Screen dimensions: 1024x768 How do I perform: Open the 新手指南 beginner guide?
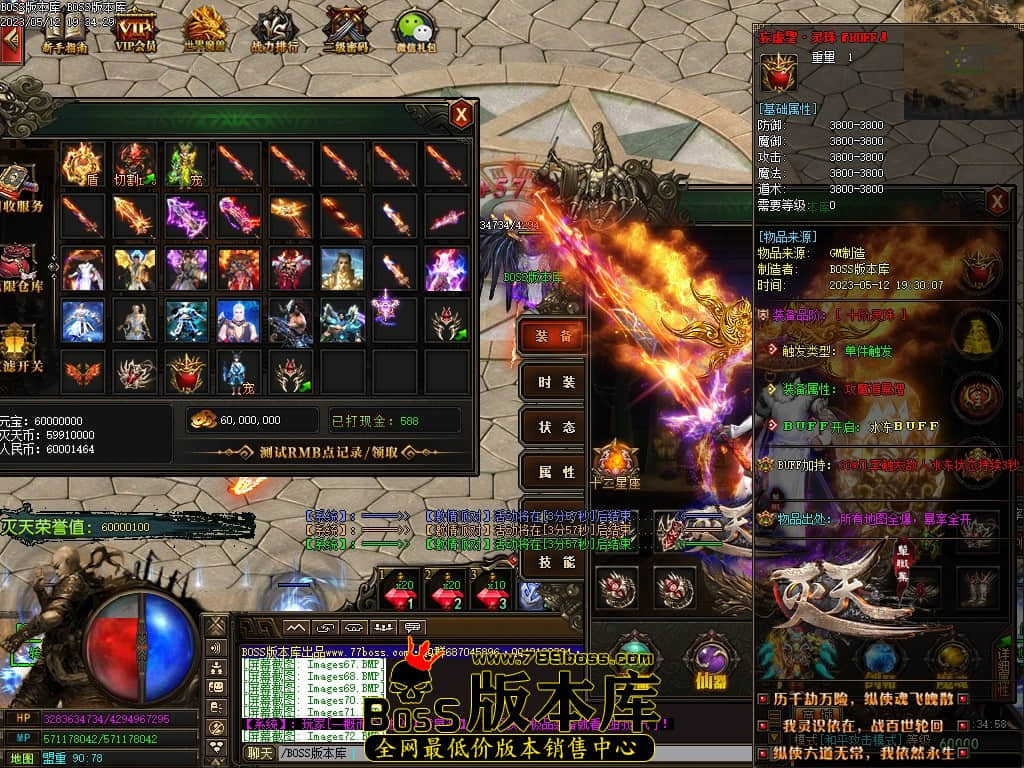point(64,30)
